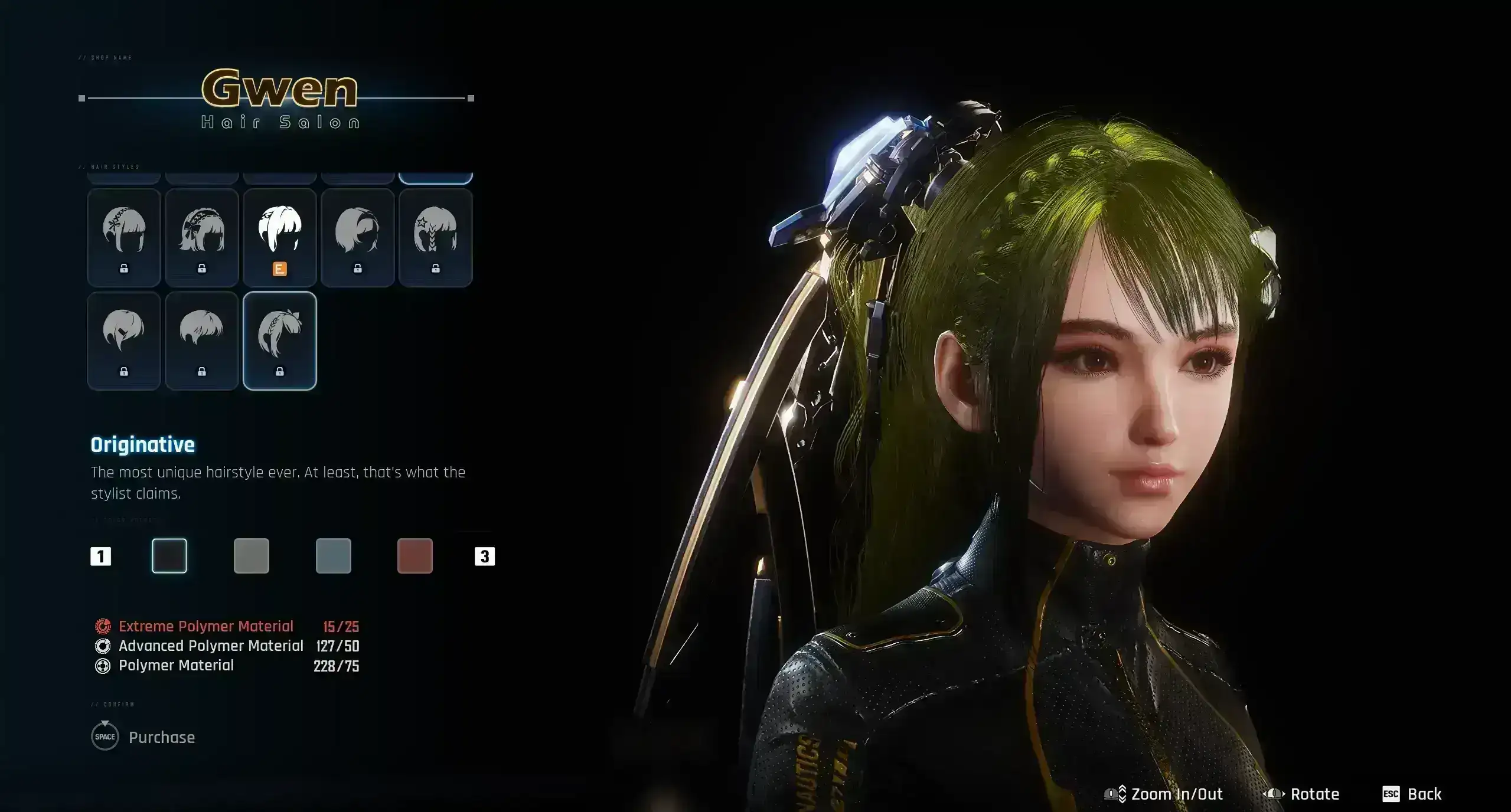This screenshot has width=1511, height=812.
Task: Select the Originative braided ponytail hairstyle
Action: point(280,340)
